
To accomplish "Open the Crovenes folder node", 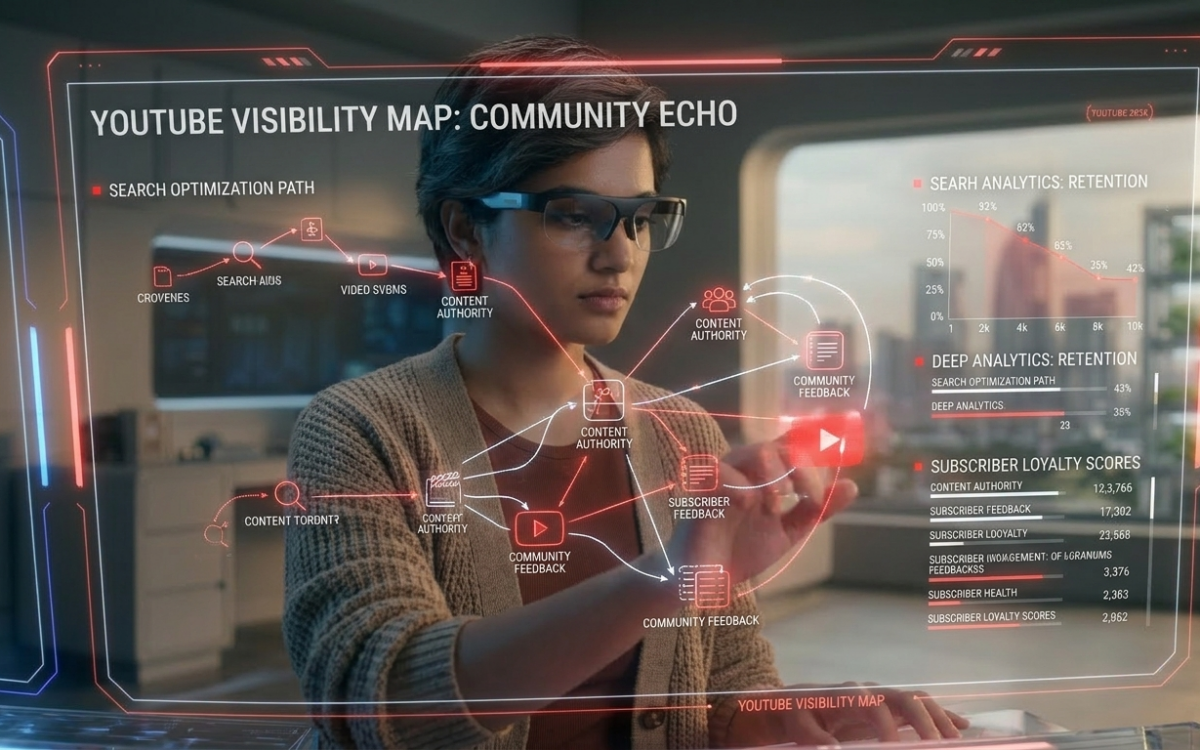I will 162,276.
